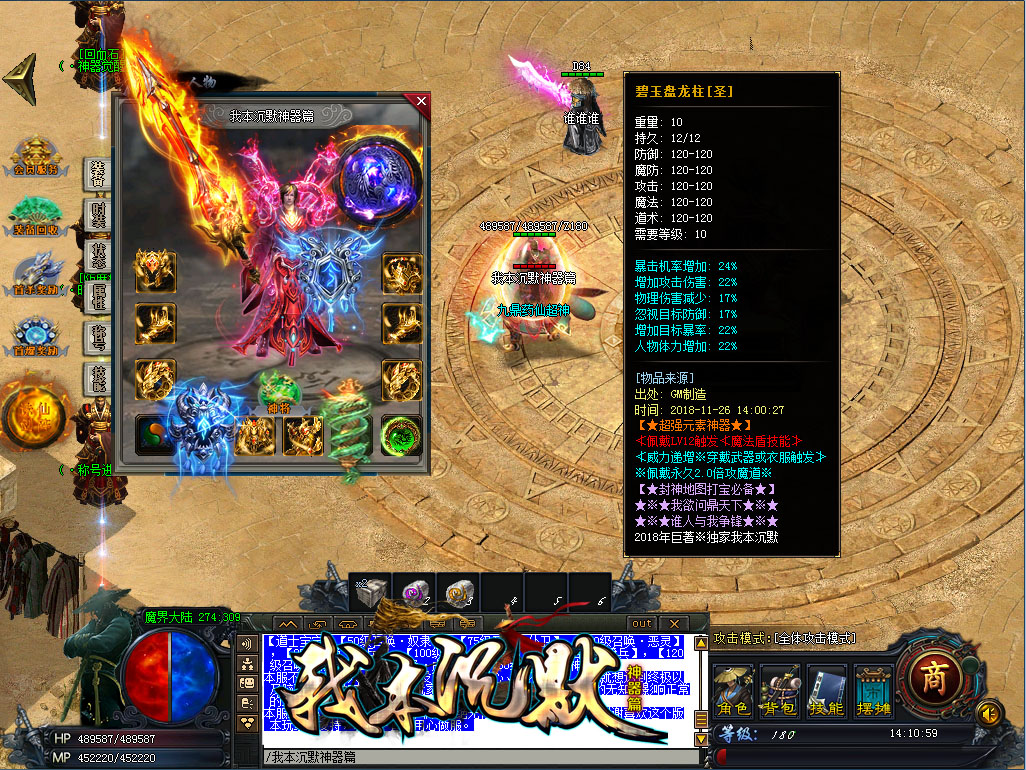Open the 摆摊 stall button
The image size is (1026, 770).
(x=873, y=692)
